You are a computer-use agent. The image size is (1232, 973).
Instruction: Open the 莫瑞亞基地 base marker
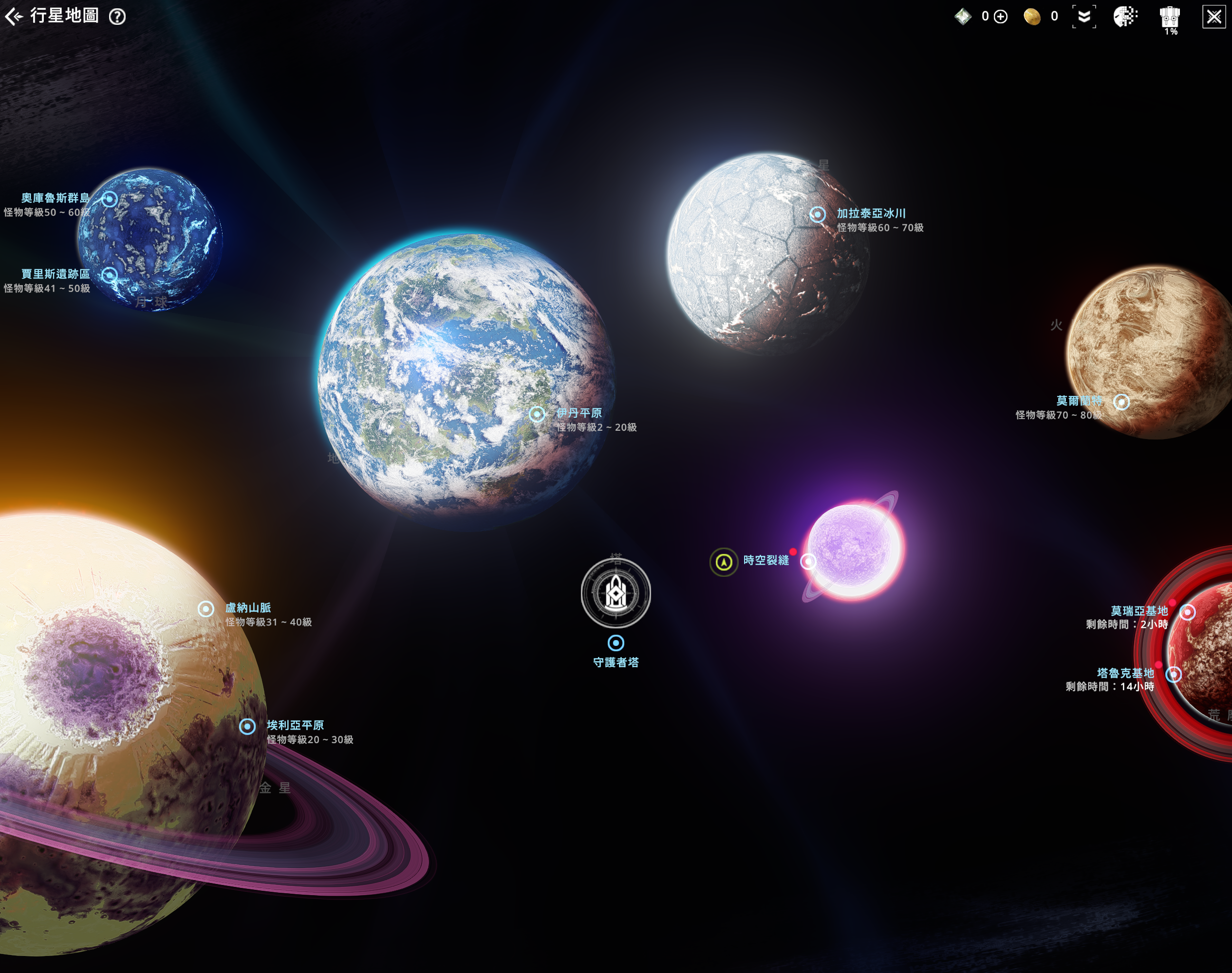(1188, 612)
